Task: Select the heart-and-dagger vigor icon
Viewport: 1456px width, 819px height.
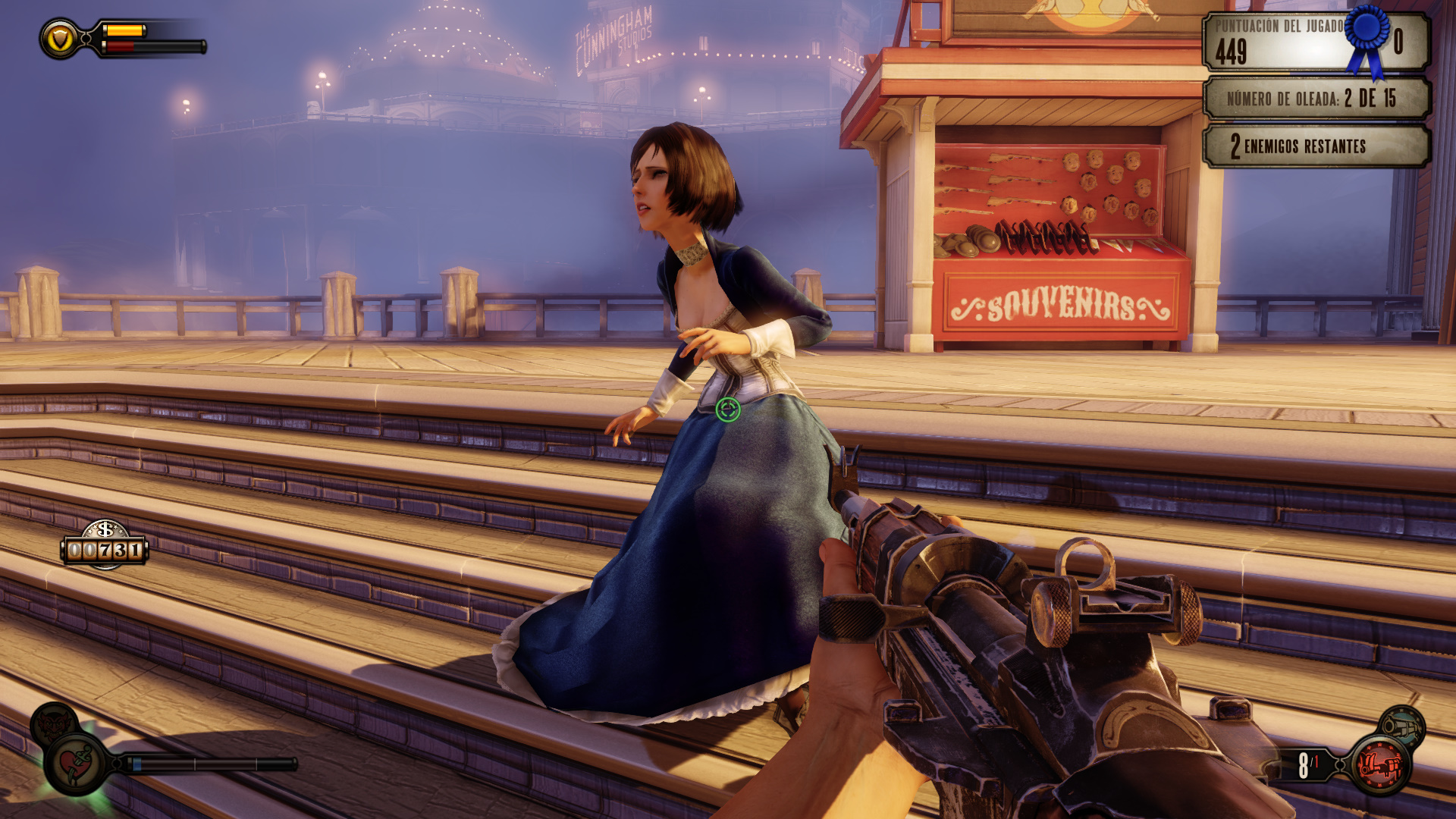Action: coord(75,764)
